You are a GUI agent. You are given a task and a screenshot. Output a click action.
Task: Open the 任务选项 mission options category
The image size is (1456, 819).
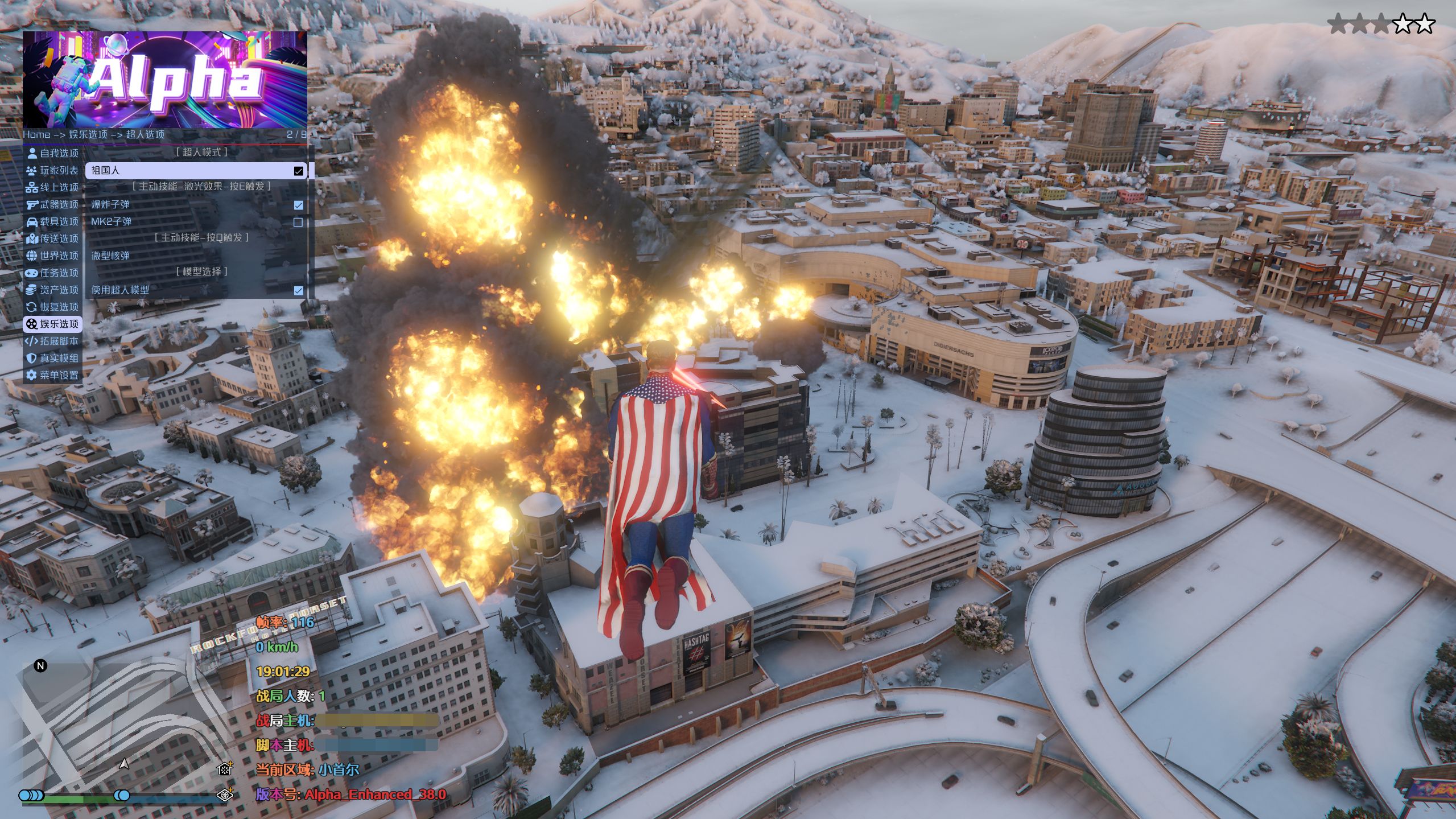(52, 273)
